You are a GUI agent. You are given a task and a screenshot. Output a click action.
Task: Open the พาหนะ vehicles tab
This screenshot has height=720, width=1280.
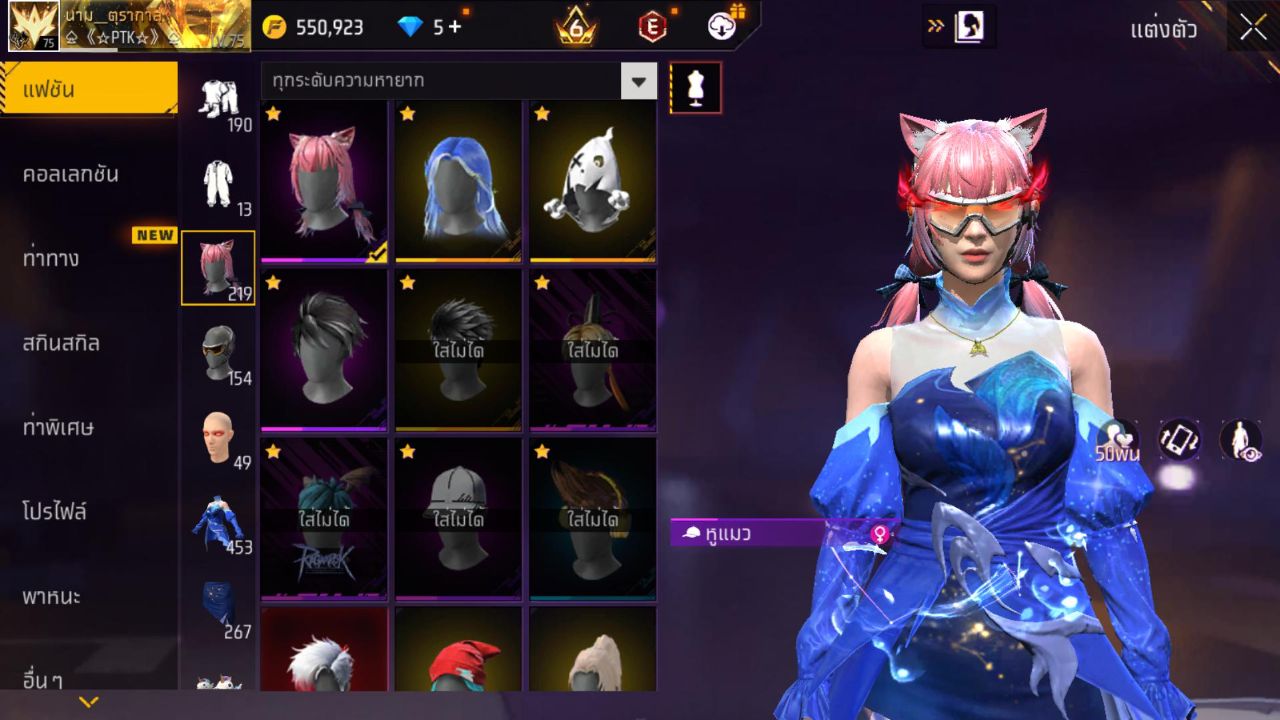tap(52, 597)
